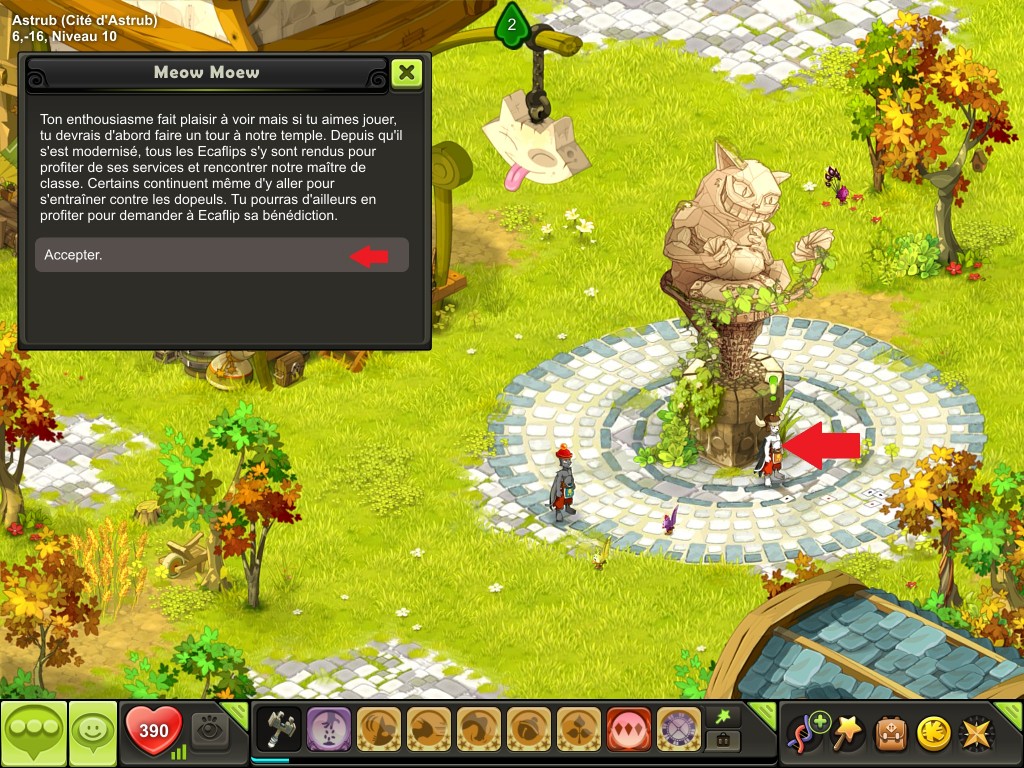Viewport: 1024px width, 768px height.
Task: Open the smiley emote menu
Action: tap(92, 734)
